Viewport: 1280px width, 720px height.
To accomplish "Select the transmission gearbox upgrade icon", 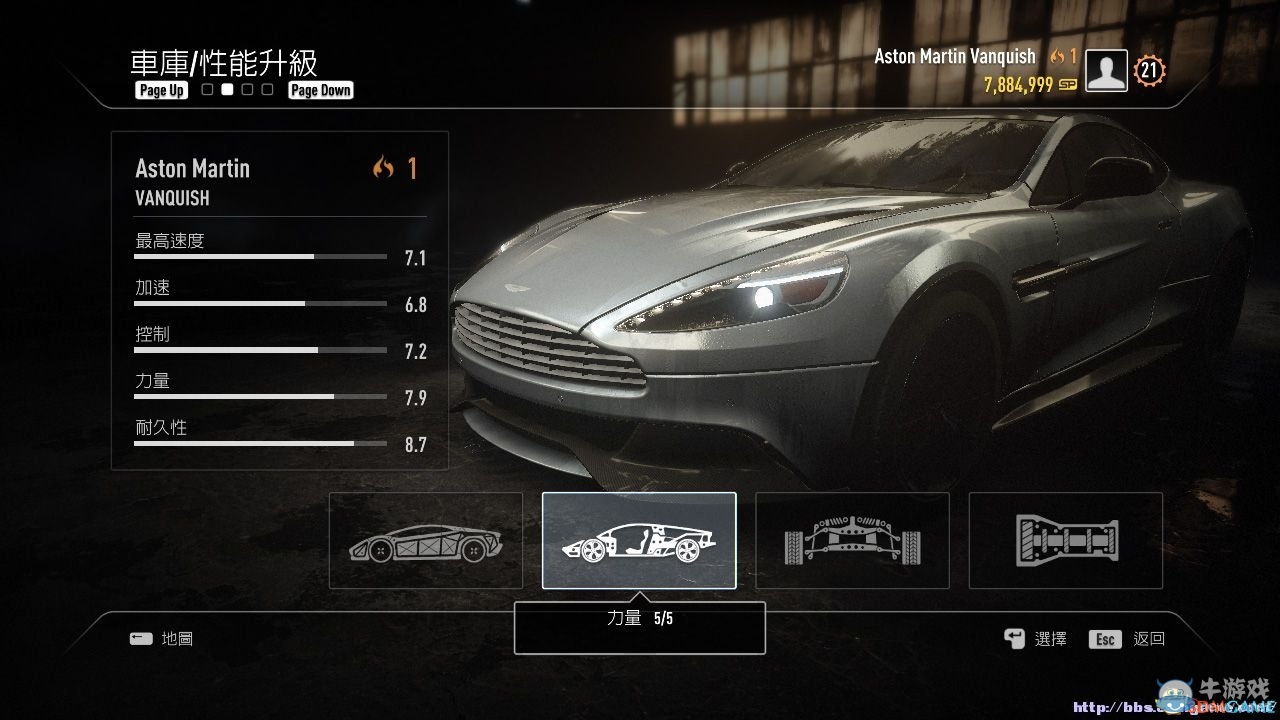I will pyautogui.click(x=1065, y=540).
